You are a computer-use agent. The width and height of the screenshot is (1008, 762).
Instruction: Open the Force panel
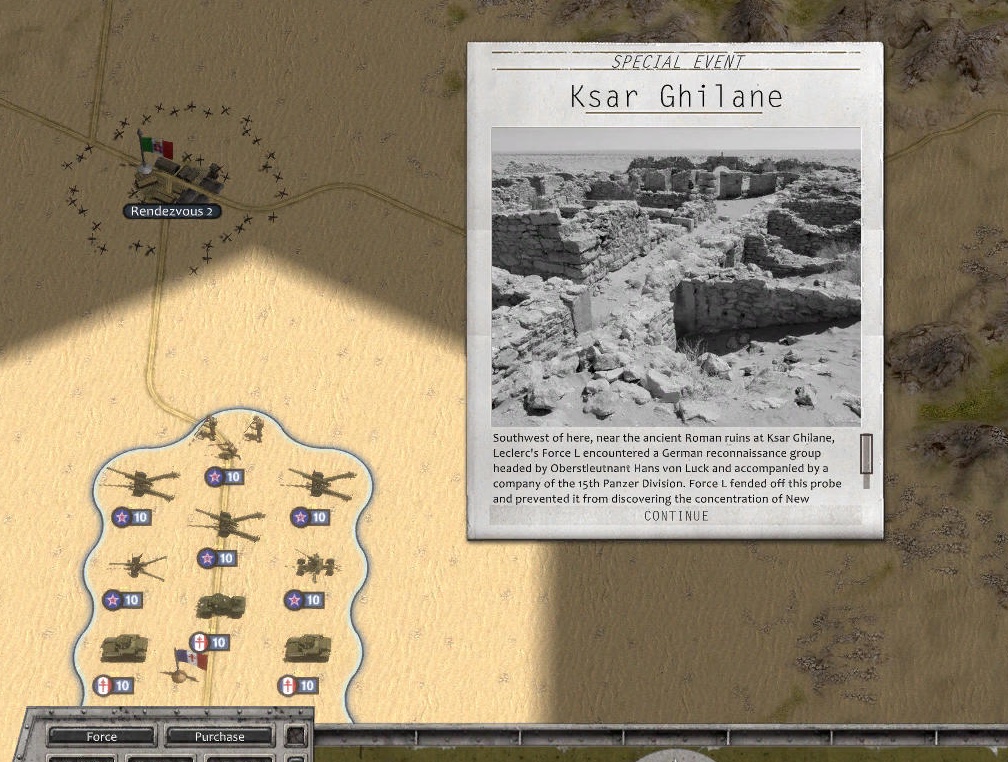tap(102, 737)
